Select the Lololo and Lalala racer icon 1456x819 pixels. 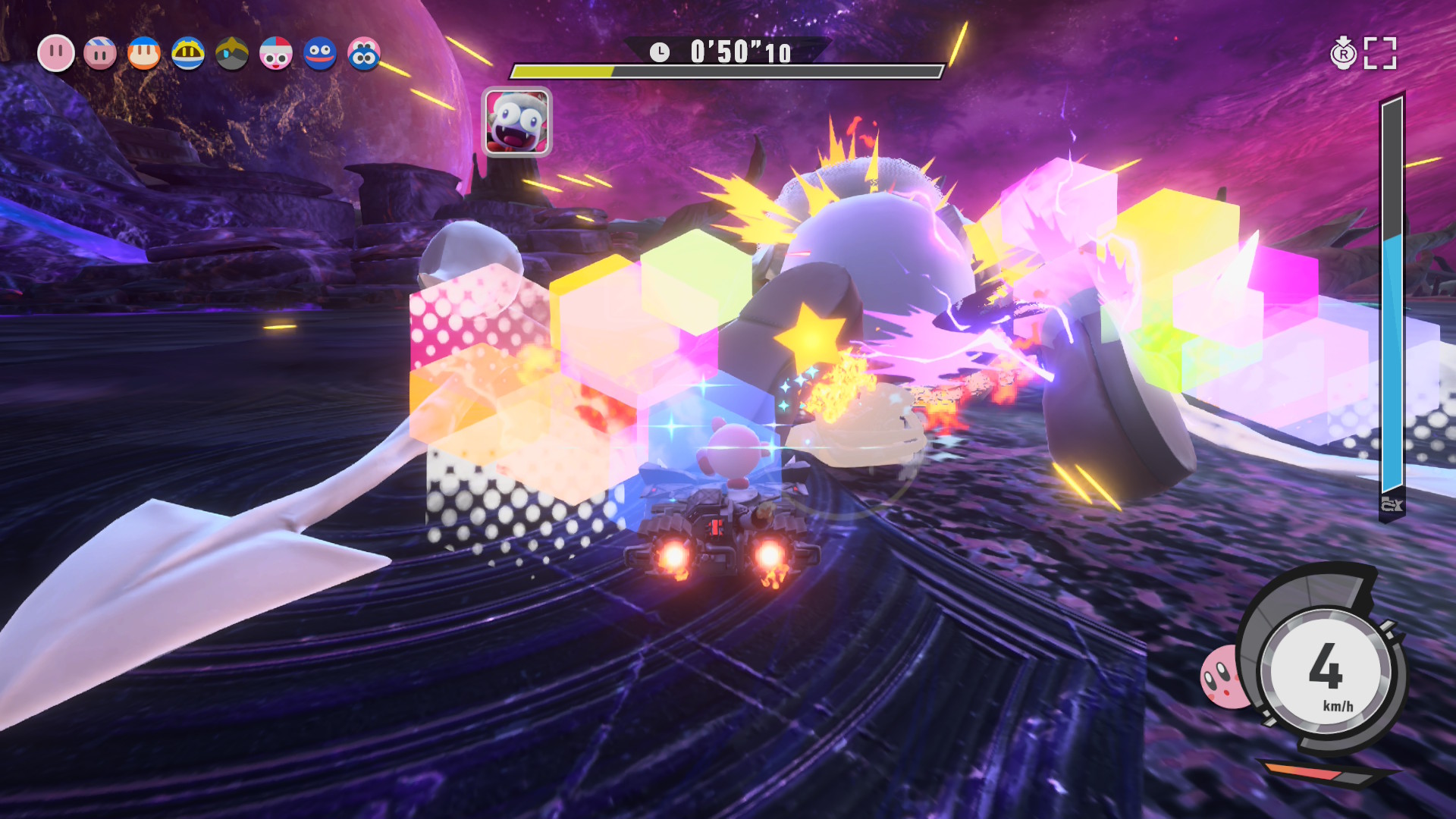point(364,54)
